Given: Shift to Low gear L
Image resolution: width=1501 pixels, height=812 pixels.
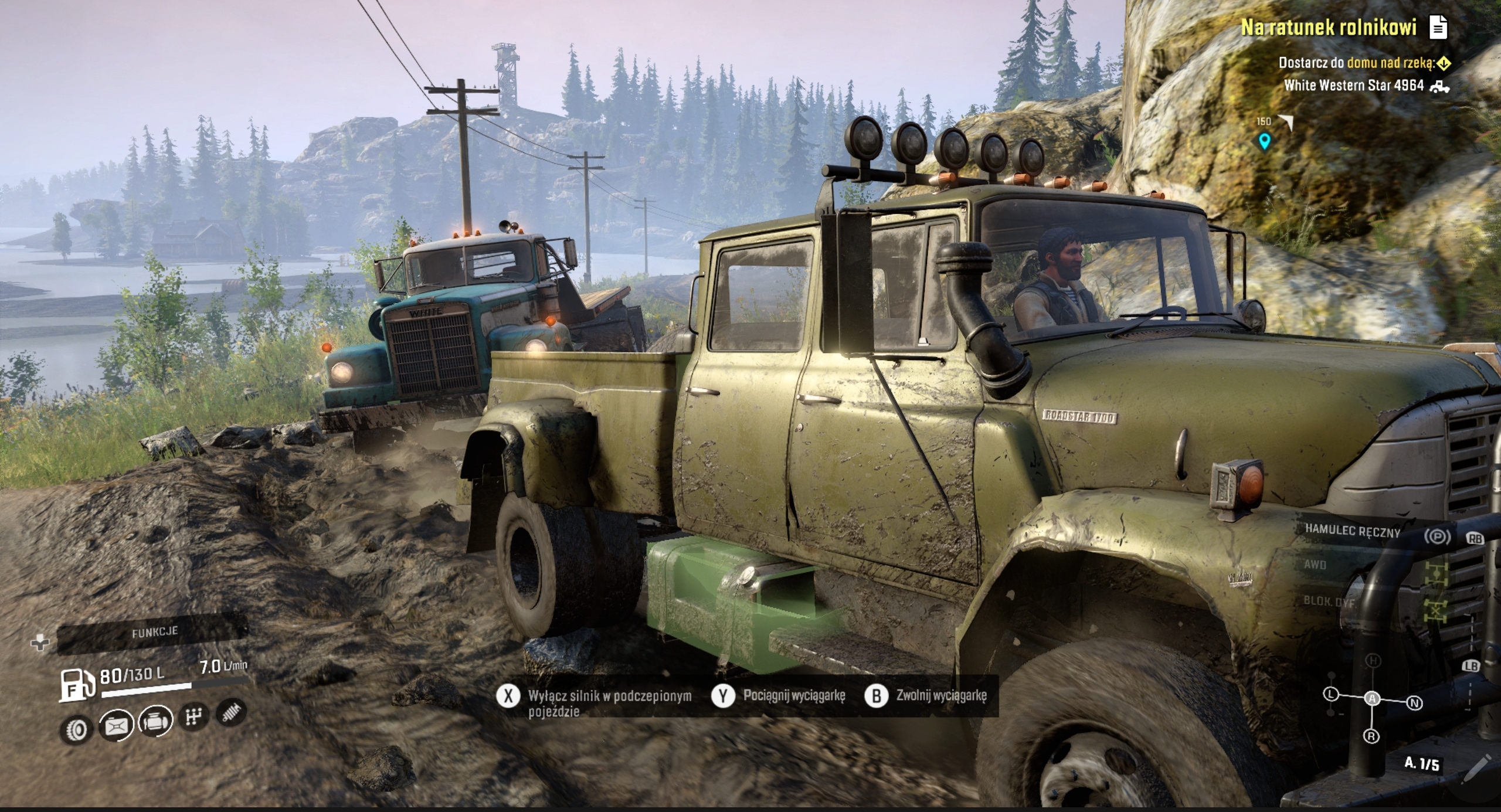Looking at the screenshot, I should click(x=1331, y=694).
